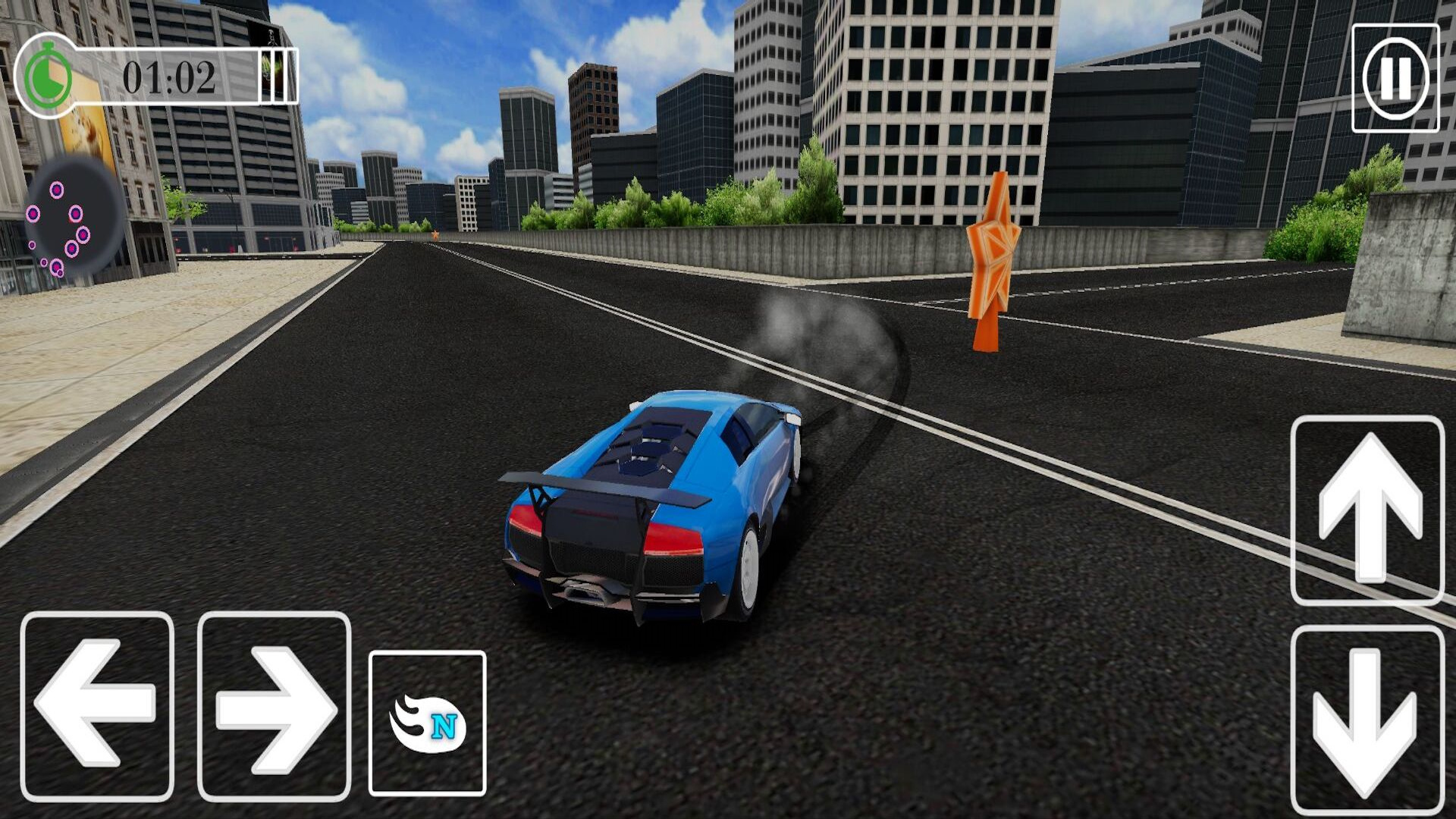Viewport: 1456px width, 819px height.
Task: Accelerate with the up arrow button
Action: click(x=1367, y=510)
